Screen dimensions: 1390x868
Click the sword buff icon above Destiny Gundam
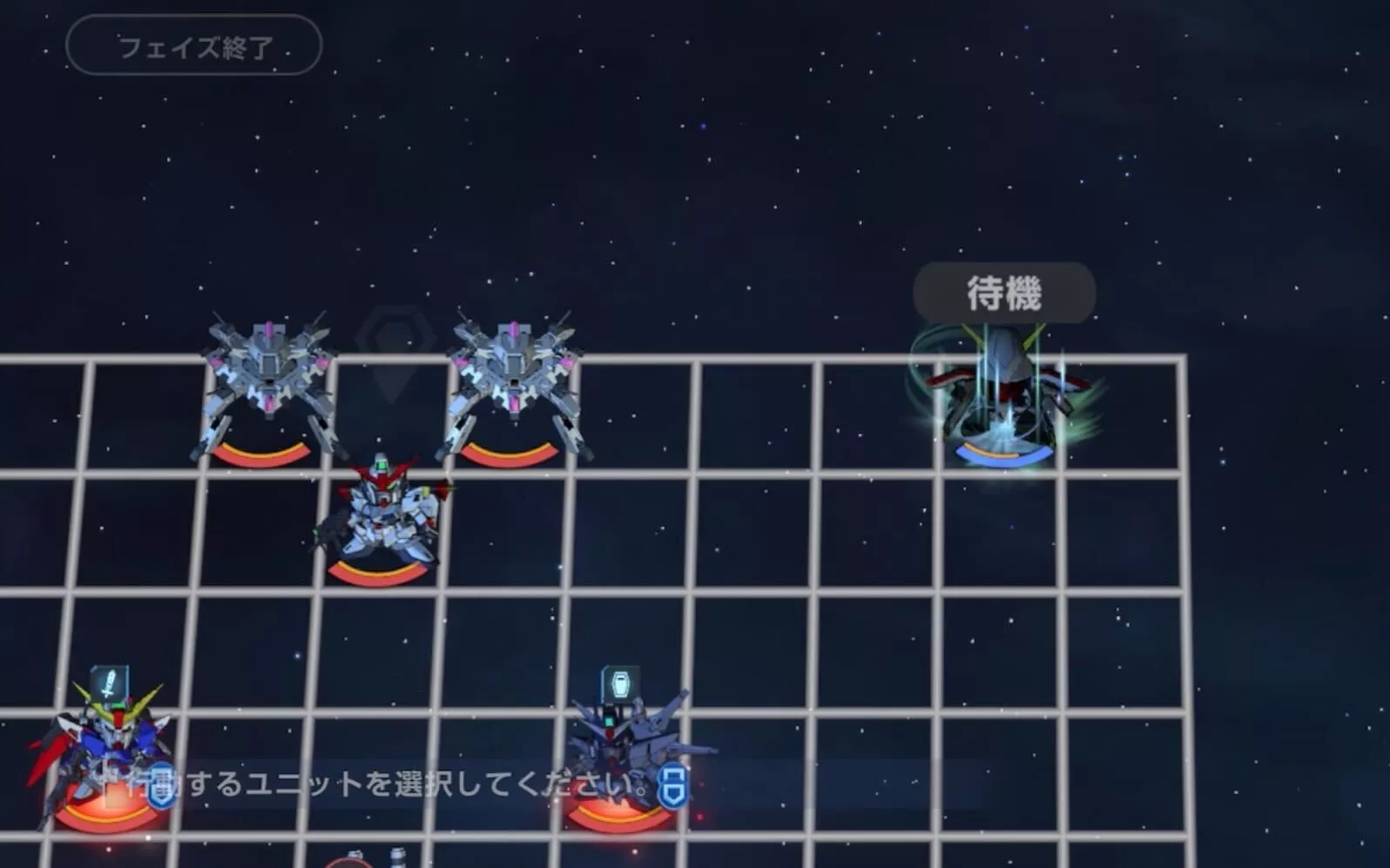click(110, 680)
